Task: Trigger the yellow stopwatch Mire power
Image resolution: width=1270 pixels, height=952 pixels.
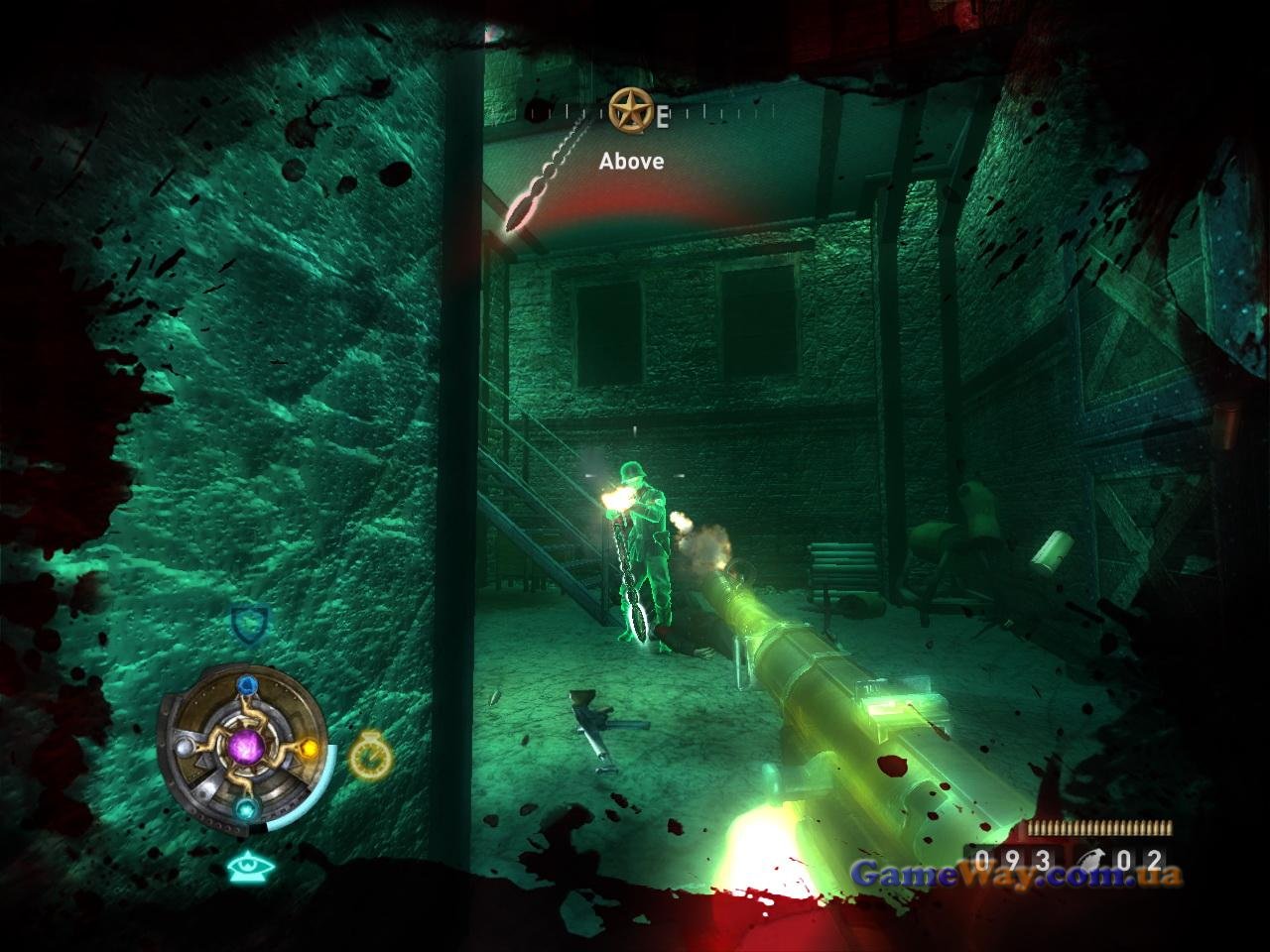Action: (370, 758)
